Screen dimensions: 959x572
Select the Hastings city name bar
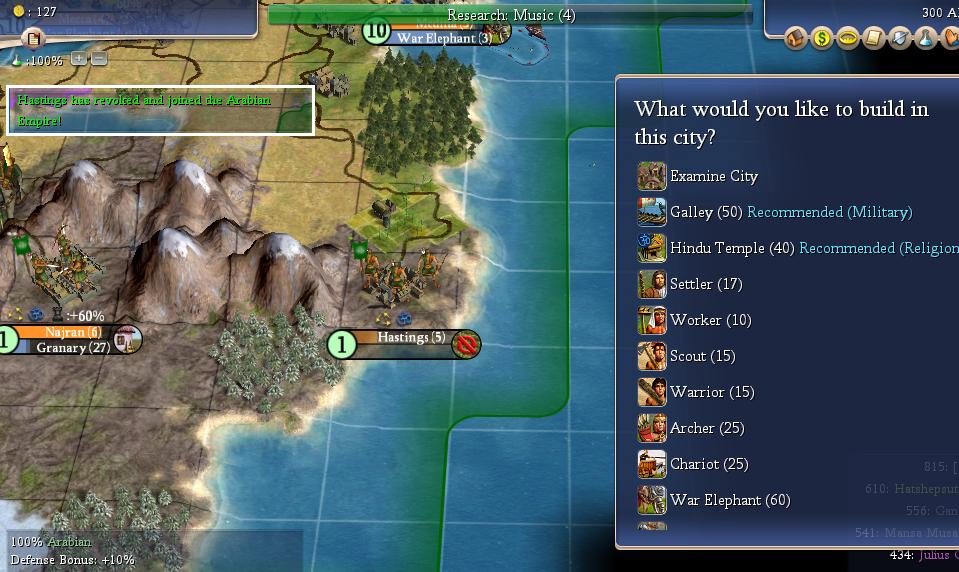[410, 338]
